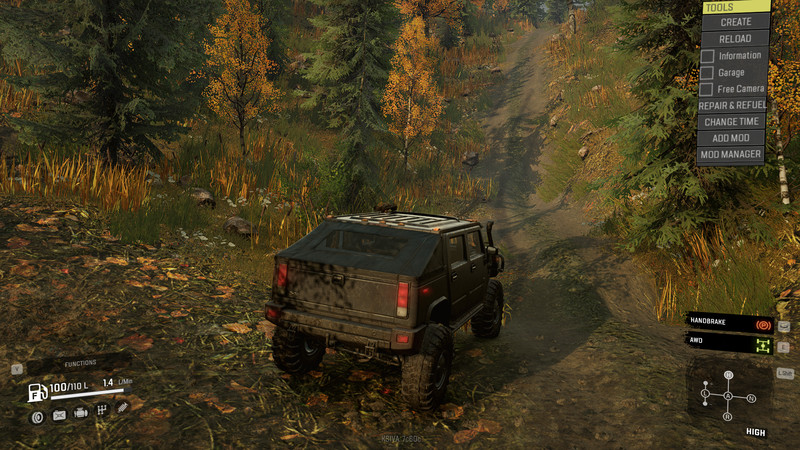Reload using the RELOAD button
The image size is (800, 450).
[x=735, y=38]
